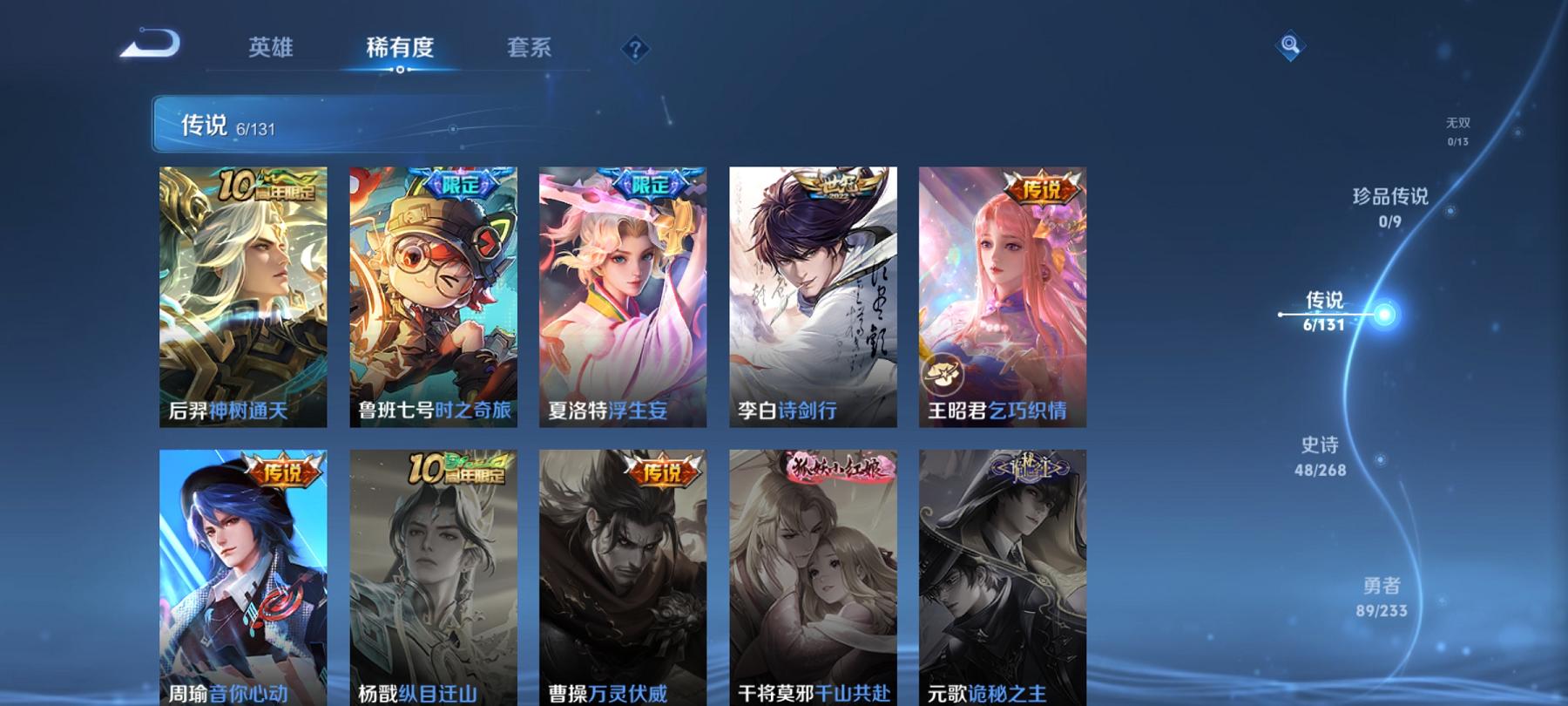Viewport: 1568px width, 706px height.
Task: Click the question mark help icon
Action: pos(635,49)
